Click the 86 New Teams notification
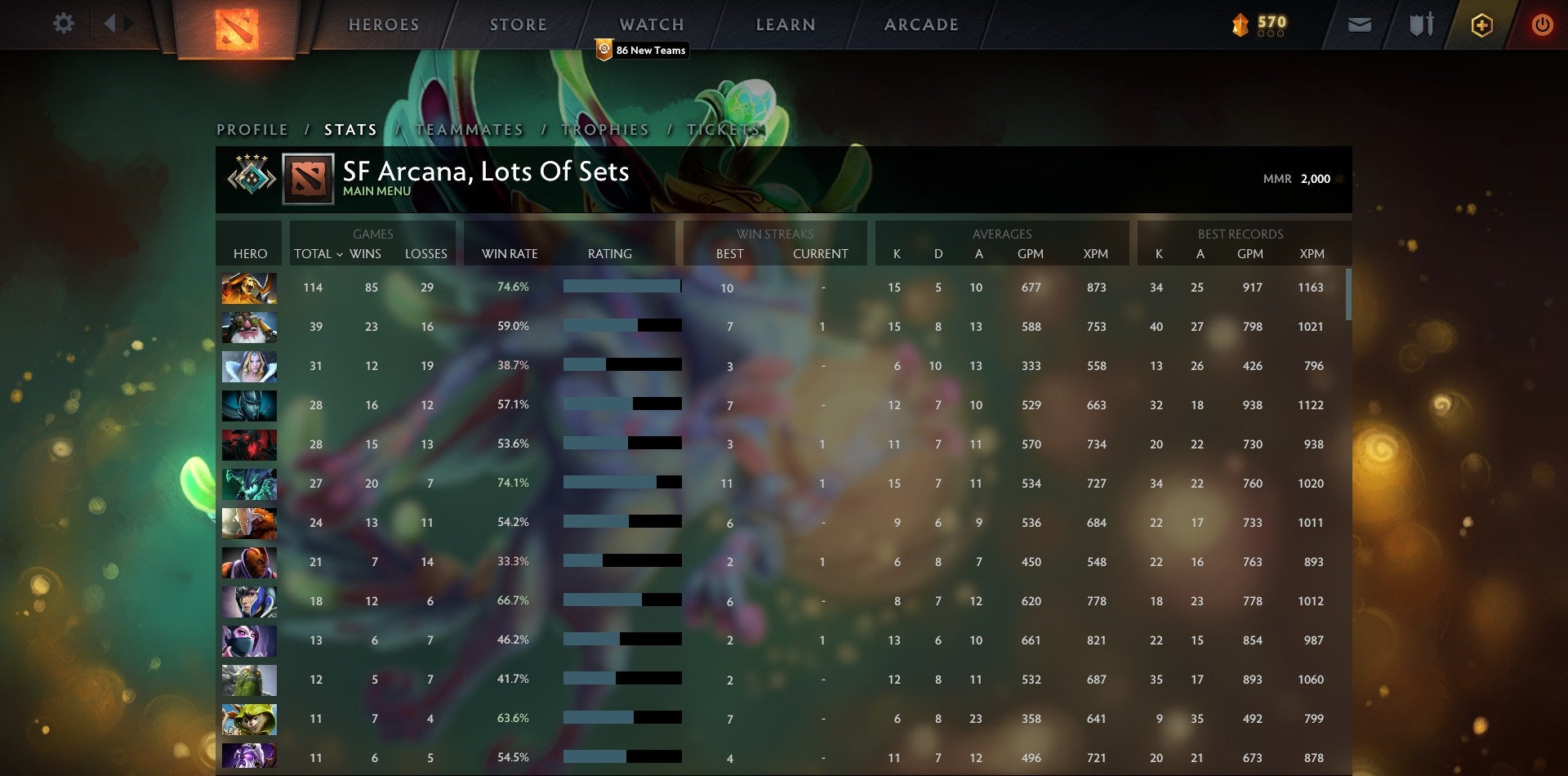Image resolution: width=1568 pixels, height=776 pixels. (x=642, y=50)
